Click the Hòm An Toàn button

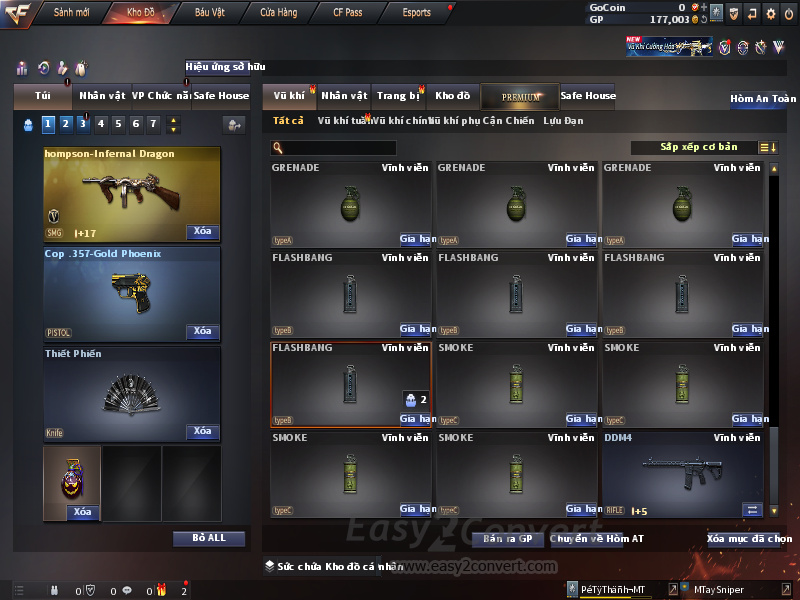(762, 99)
